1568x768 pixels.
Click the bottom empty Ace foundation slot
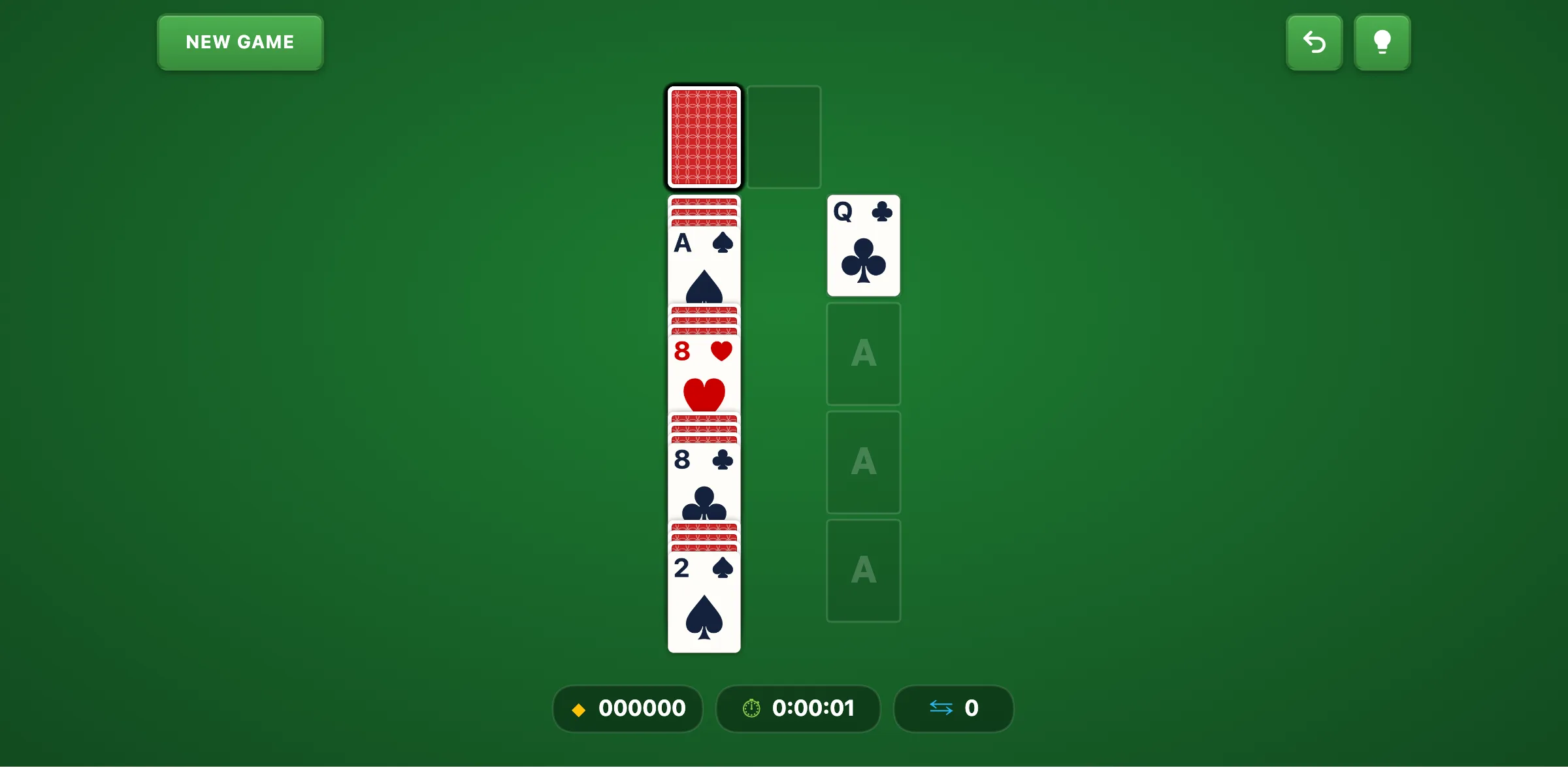[864, 570]
